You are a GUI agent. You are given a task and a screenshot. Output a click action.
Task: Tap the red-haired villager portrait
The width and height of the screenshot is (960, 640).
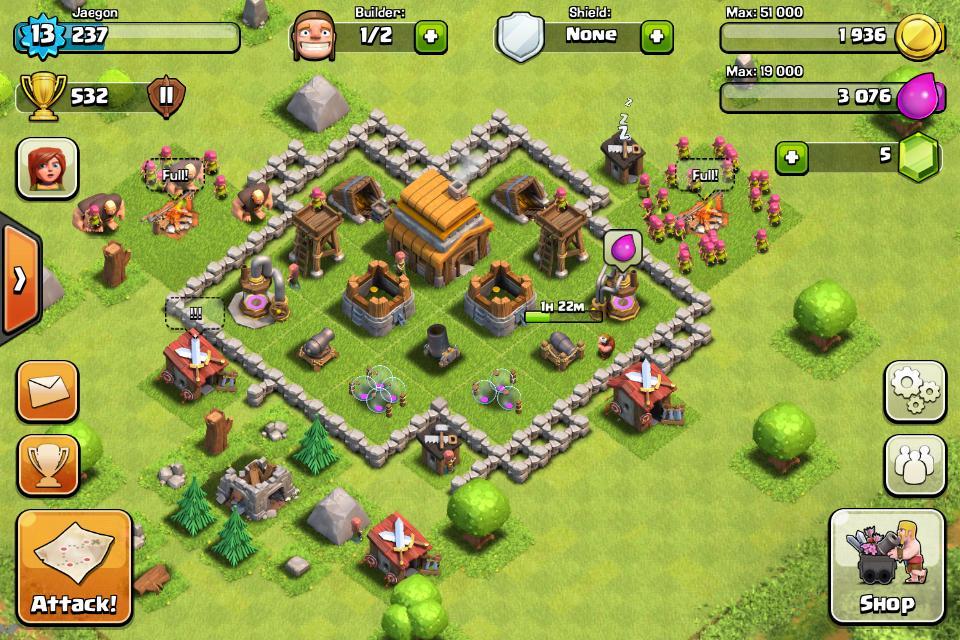[x=46, y=167]
